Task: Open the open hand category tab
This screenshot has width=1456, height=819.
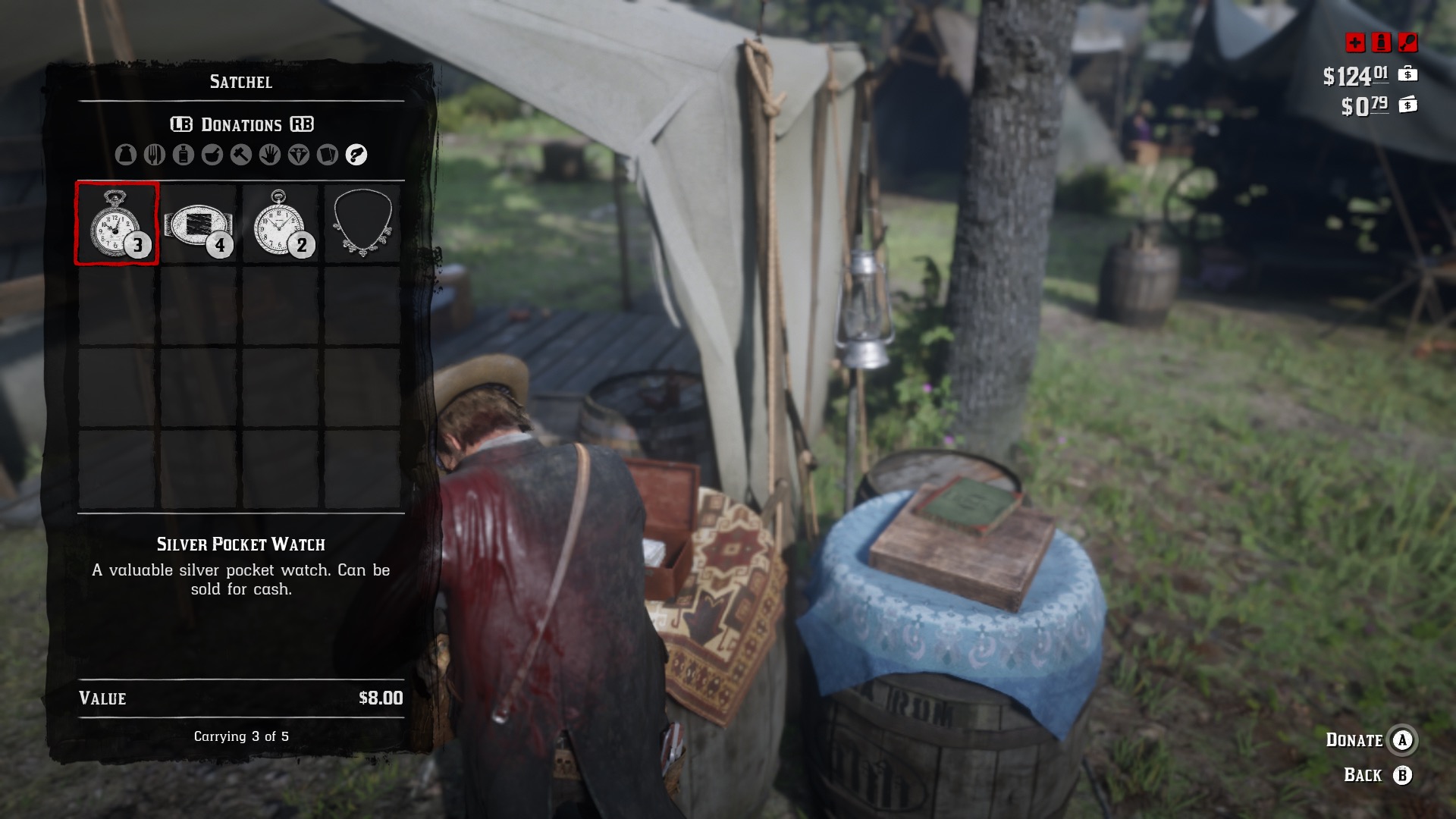Action: [x=270, y=155]
